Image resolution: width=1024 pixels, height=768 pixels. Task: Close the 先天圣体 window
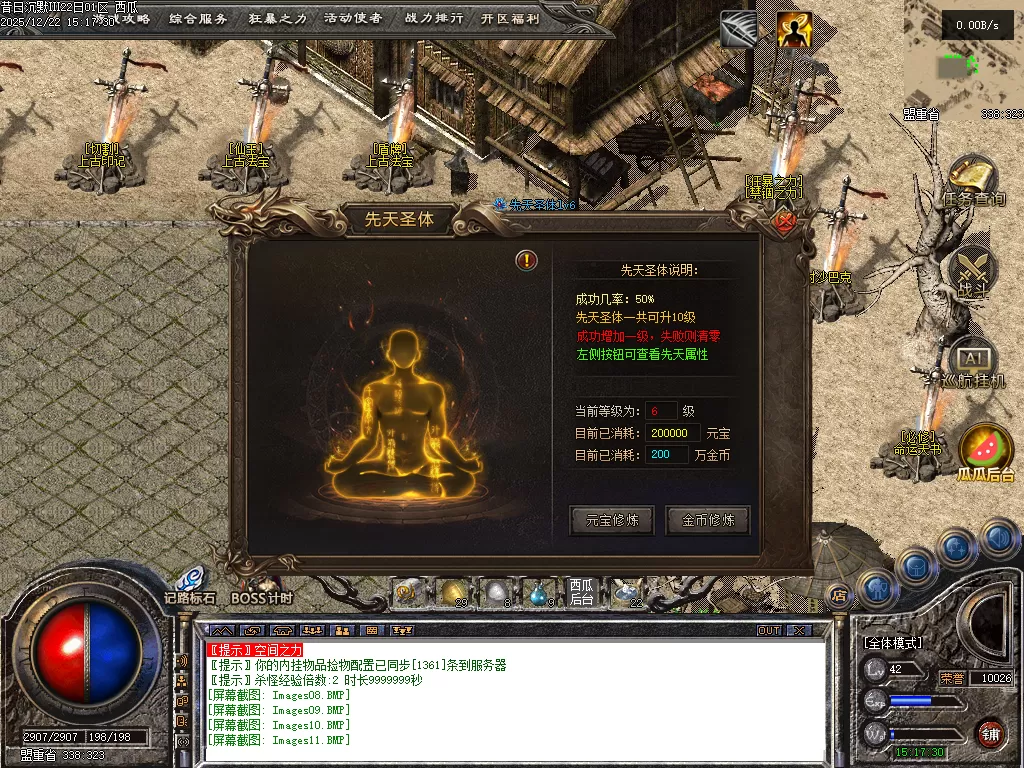click(785, 221)
